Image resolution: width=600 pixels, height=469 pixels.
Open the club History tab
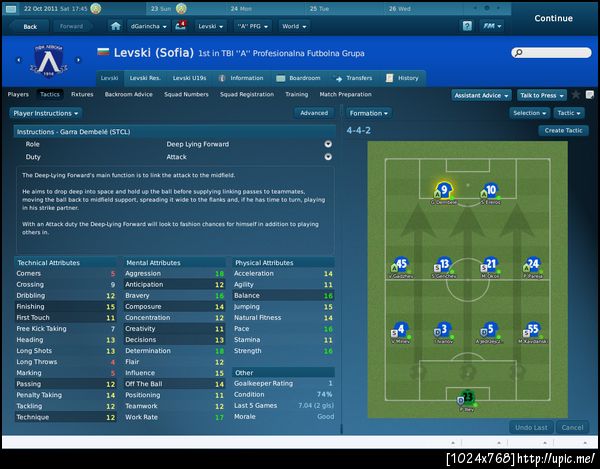pyautogui.click(x=404, y=77)
